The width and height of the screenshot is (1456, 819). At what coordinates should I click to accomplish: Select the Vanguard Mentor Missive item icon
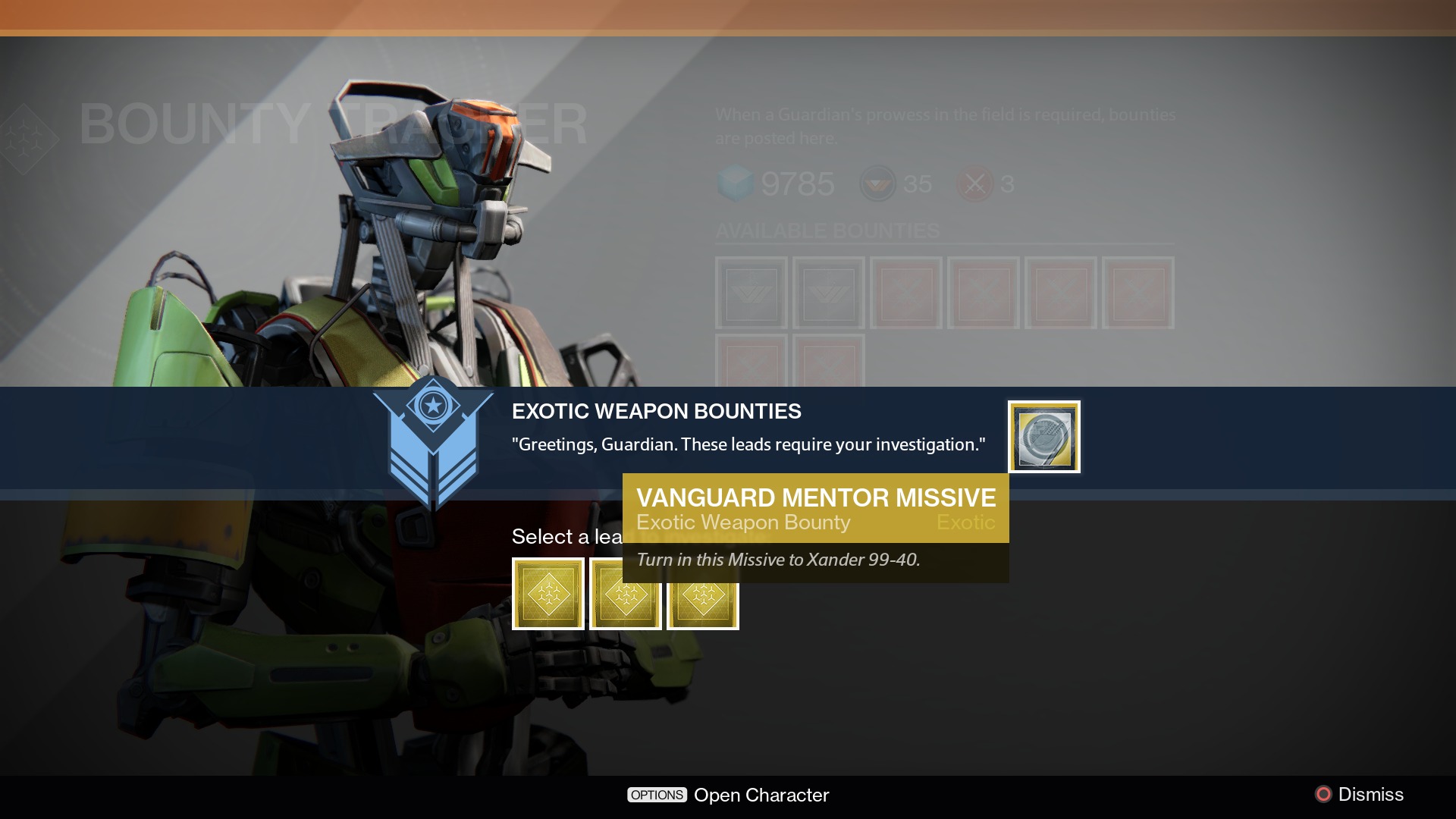(x=1043, y=437)
